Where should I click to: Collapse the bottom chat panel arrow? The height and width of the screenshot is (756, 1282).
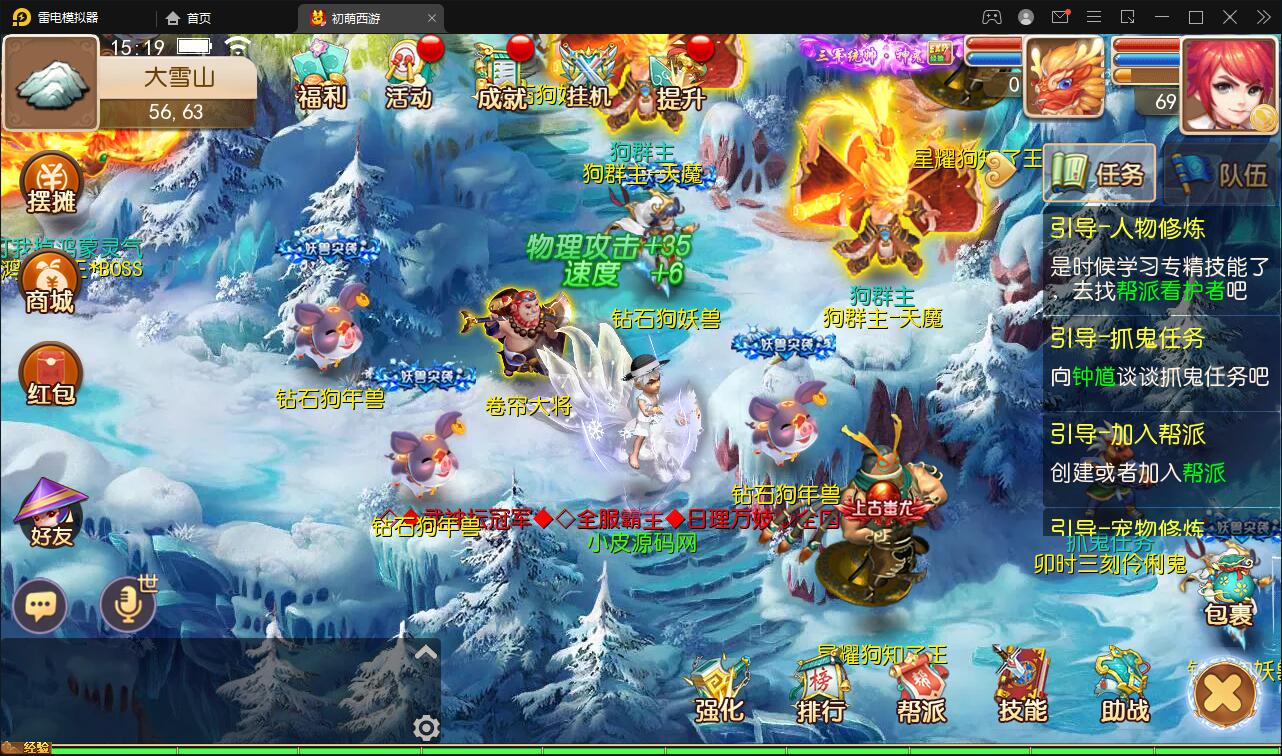(427, 650)
